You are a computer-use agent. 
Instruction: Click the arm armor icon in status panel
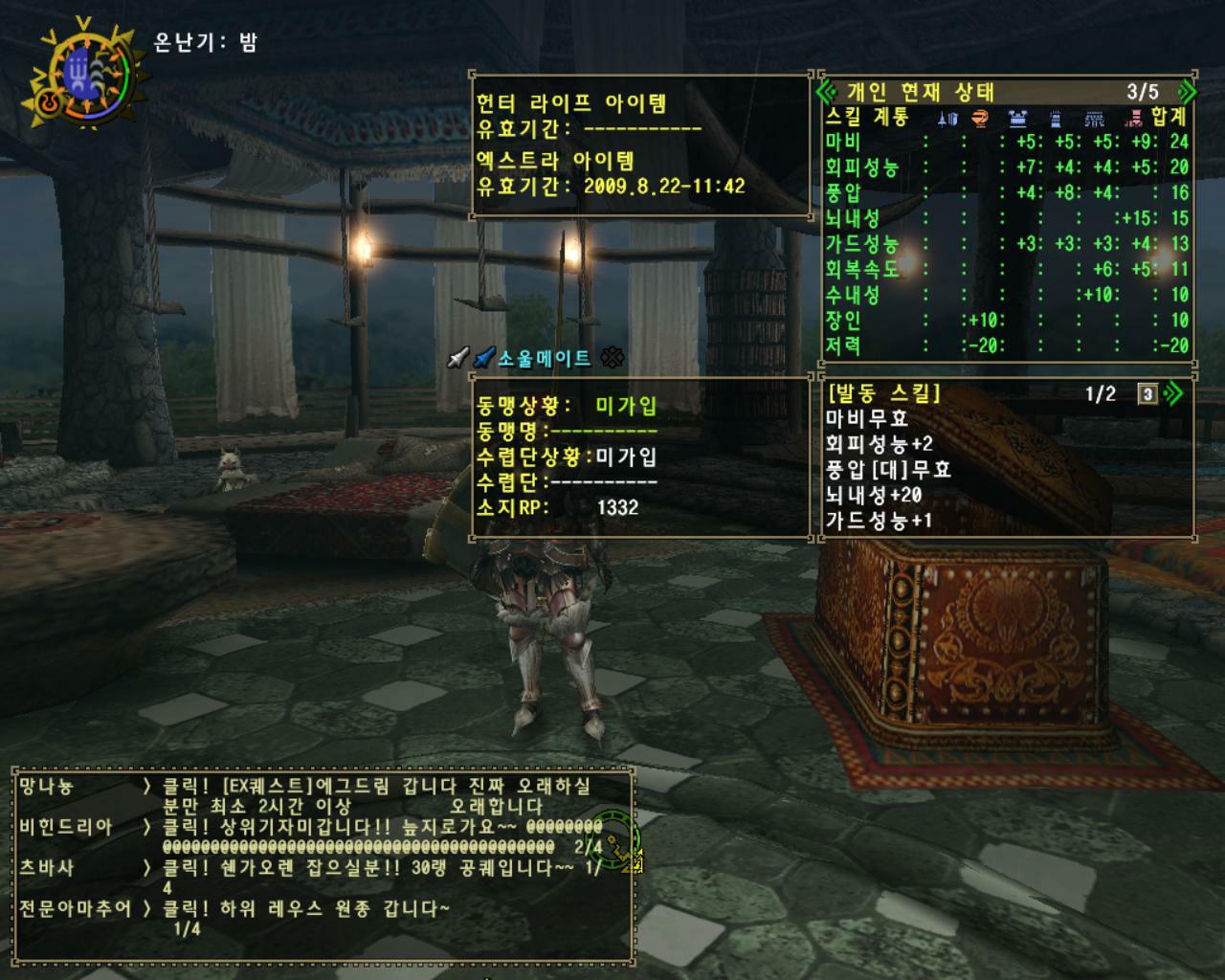(1056, 117)
